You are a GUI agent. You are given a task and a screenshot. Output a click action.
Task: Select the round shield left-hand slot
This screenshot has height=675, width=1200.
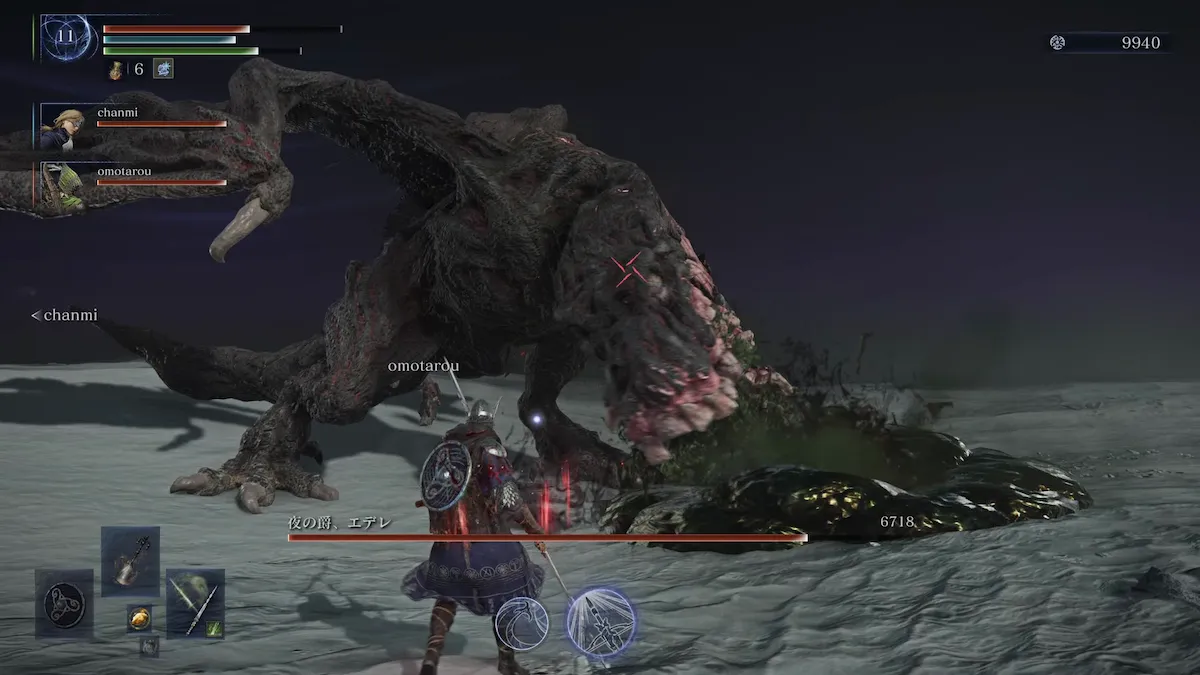click(64, 603)
